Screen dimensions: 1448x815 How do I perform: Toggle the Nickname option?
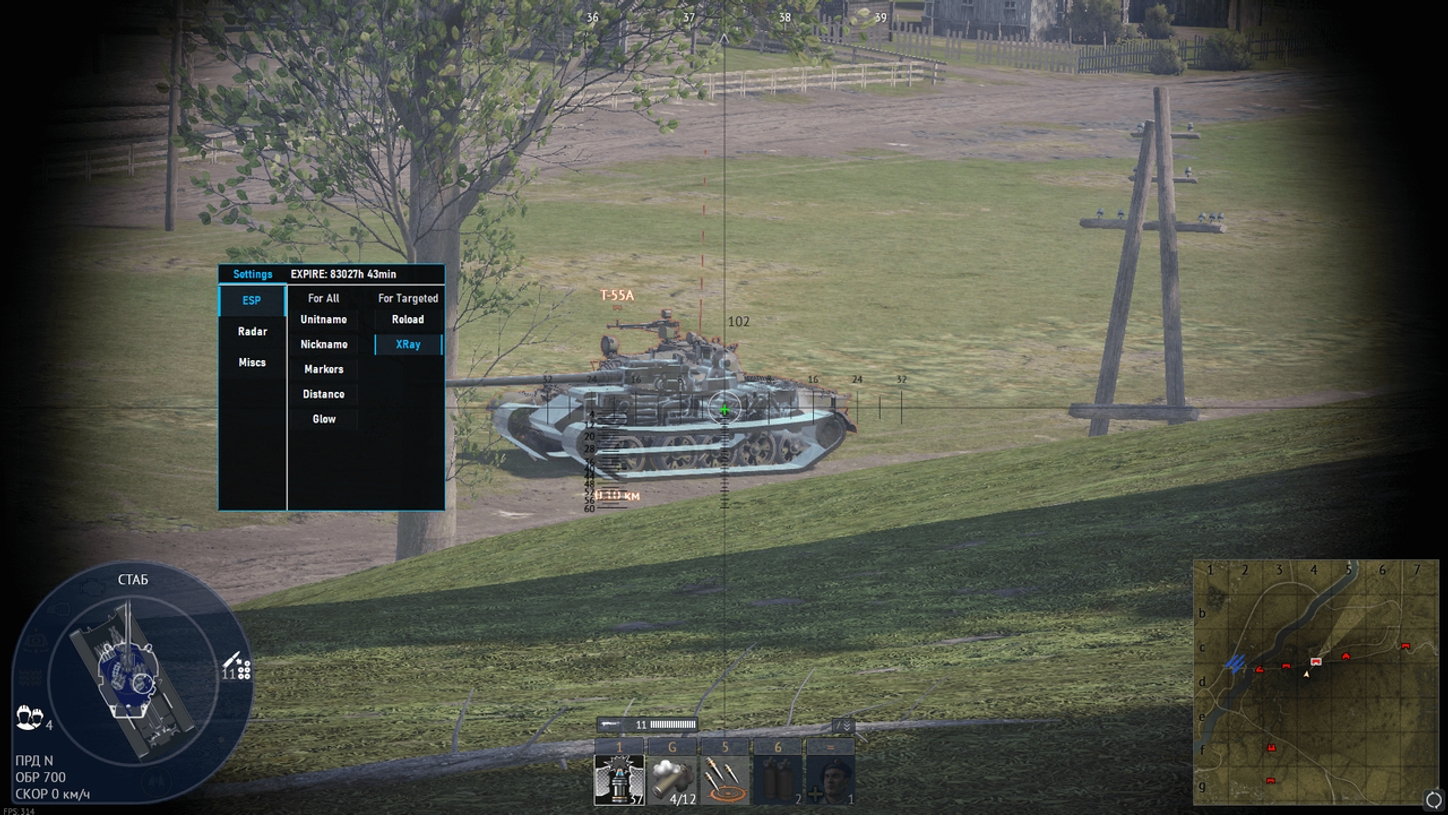click(x=324, y=344)
